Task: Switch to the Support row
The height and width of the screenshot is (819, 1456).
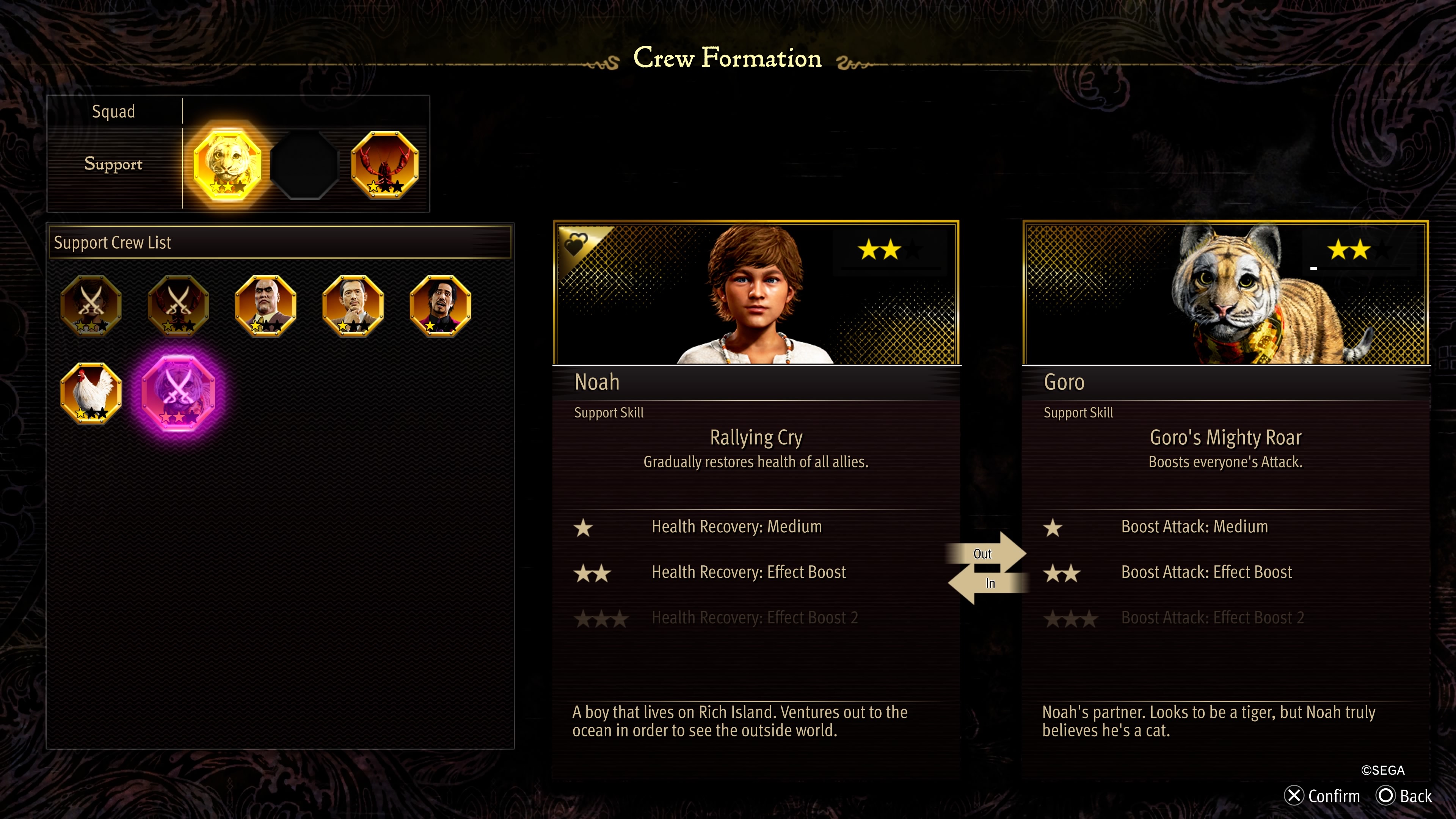Action: point(113,164)
